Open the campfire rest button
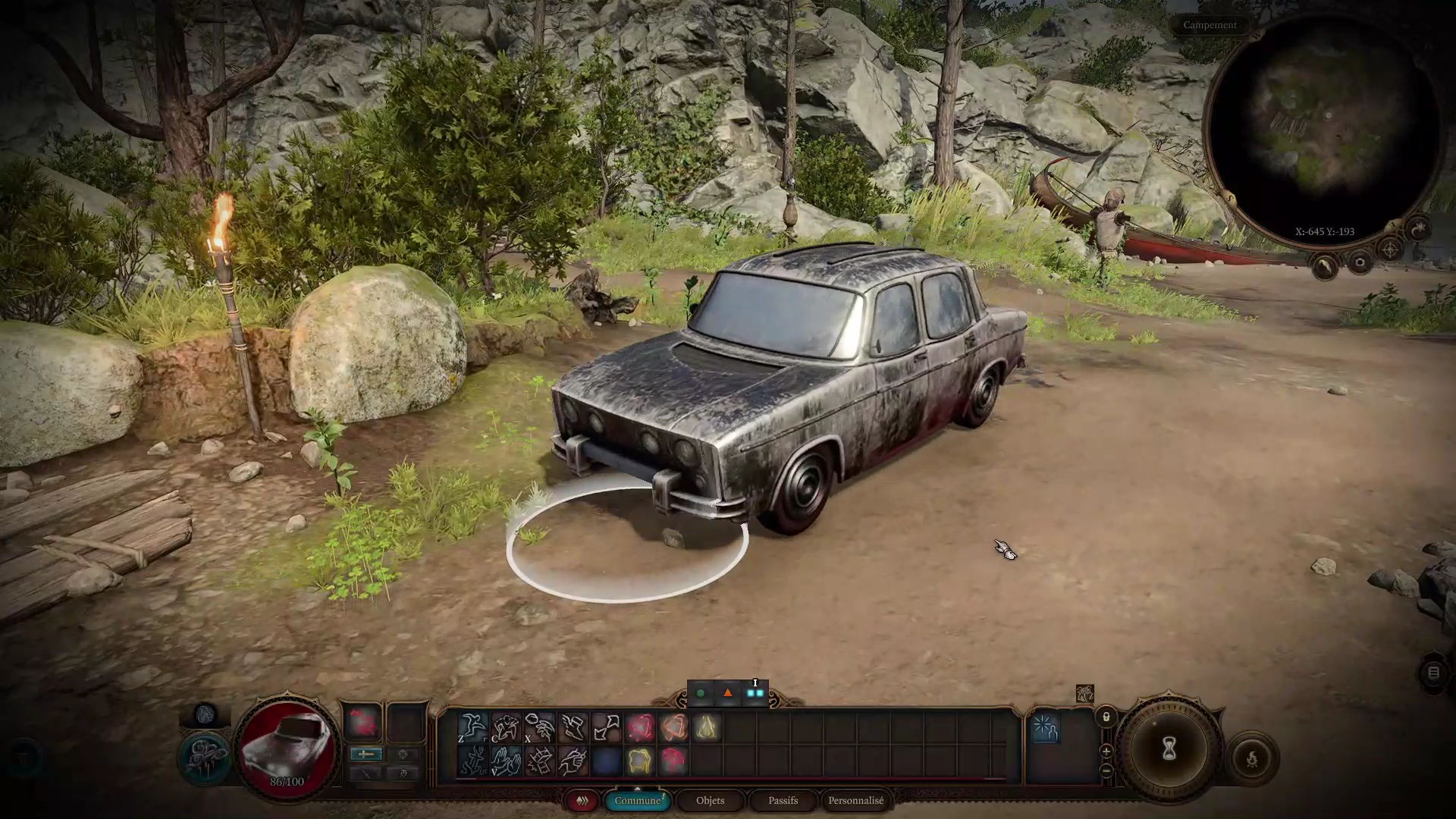 click(x=1251, y=758)
